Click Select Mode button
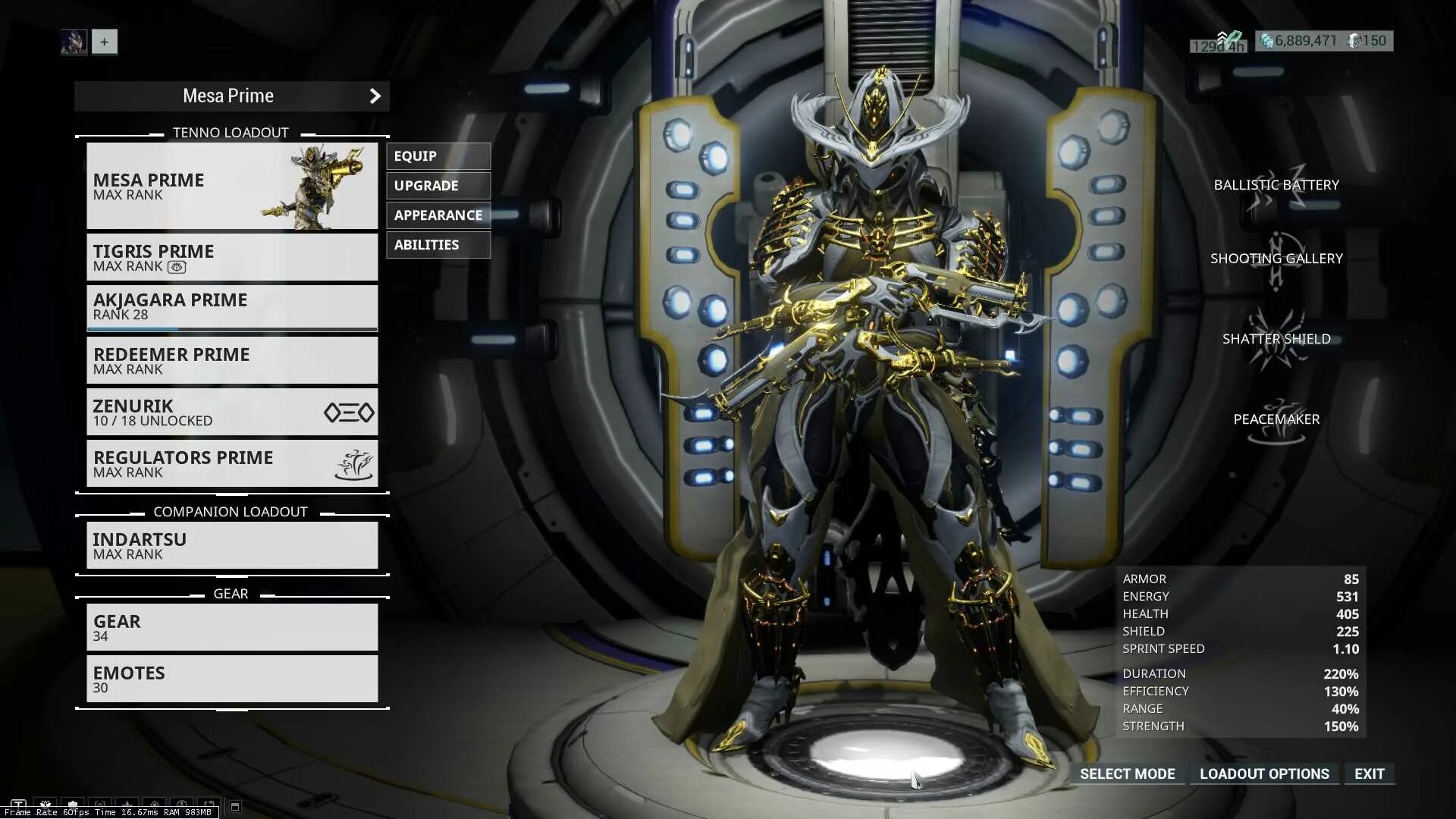The height and width of the screenshot is (819, 1456). 1127,774
